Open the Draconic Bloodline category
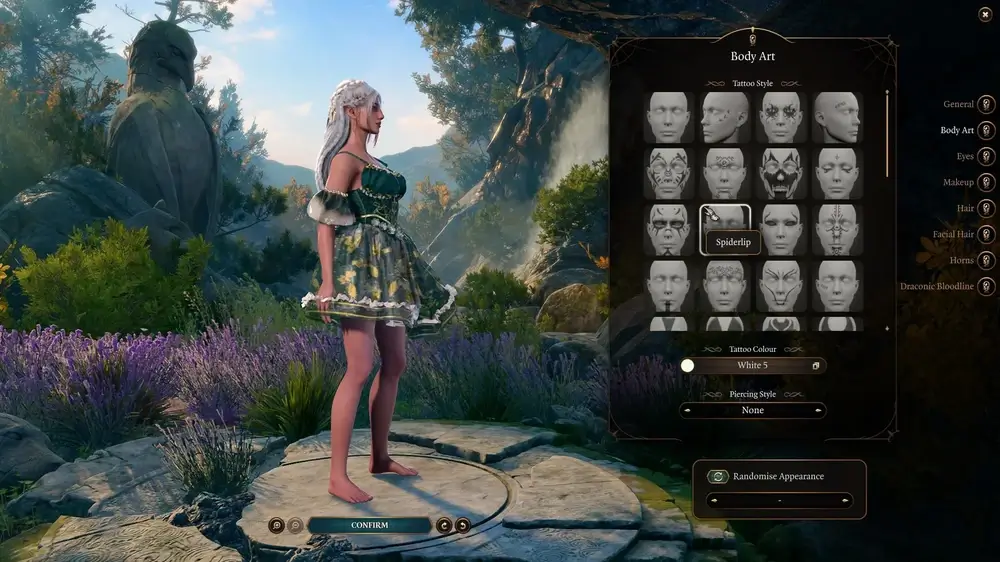The width and height of the screenshot is (1000, 562). point(986,287)
